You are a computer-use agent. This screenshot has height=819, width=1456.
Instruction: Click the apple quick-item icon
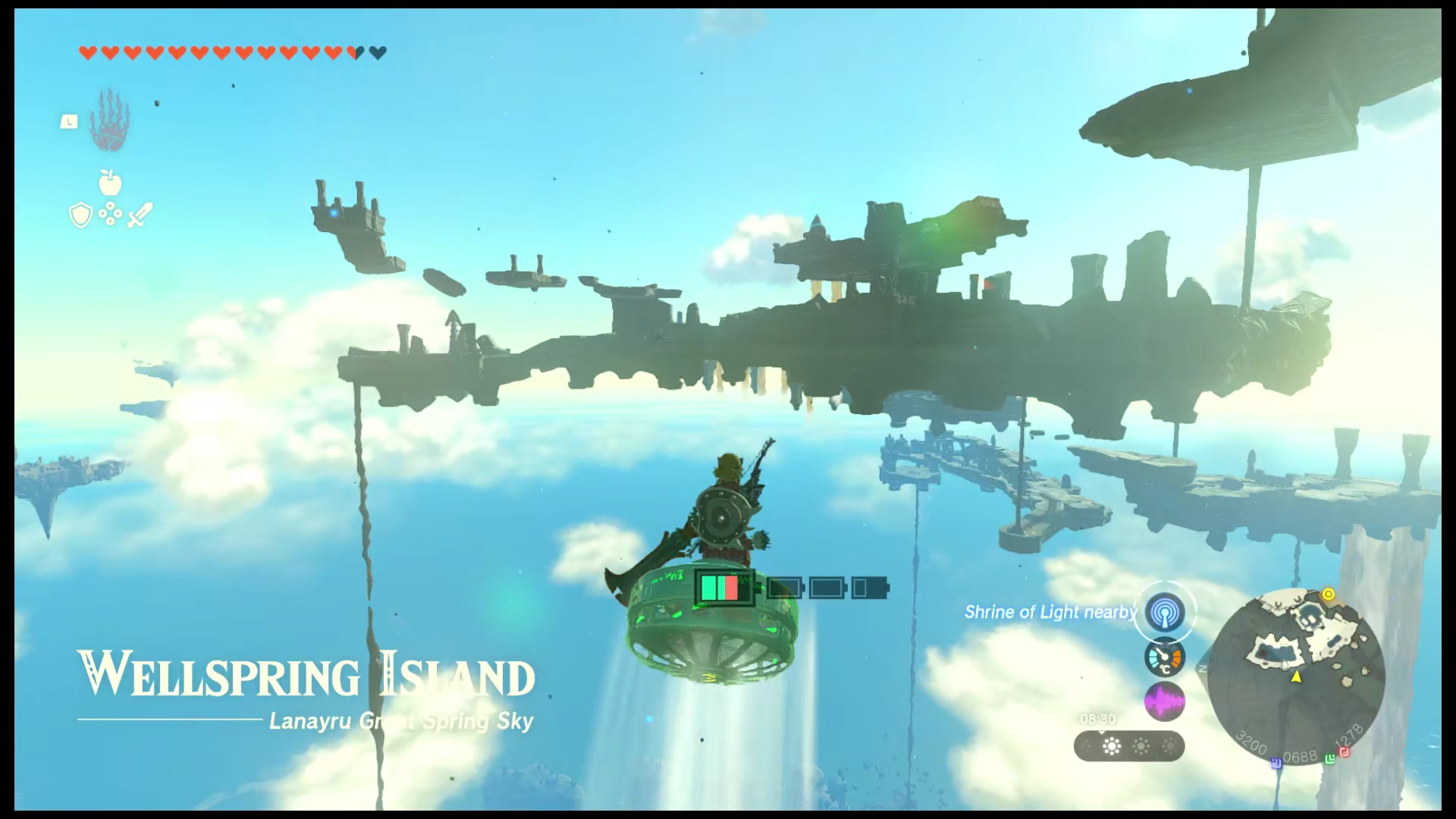[110, 183]
